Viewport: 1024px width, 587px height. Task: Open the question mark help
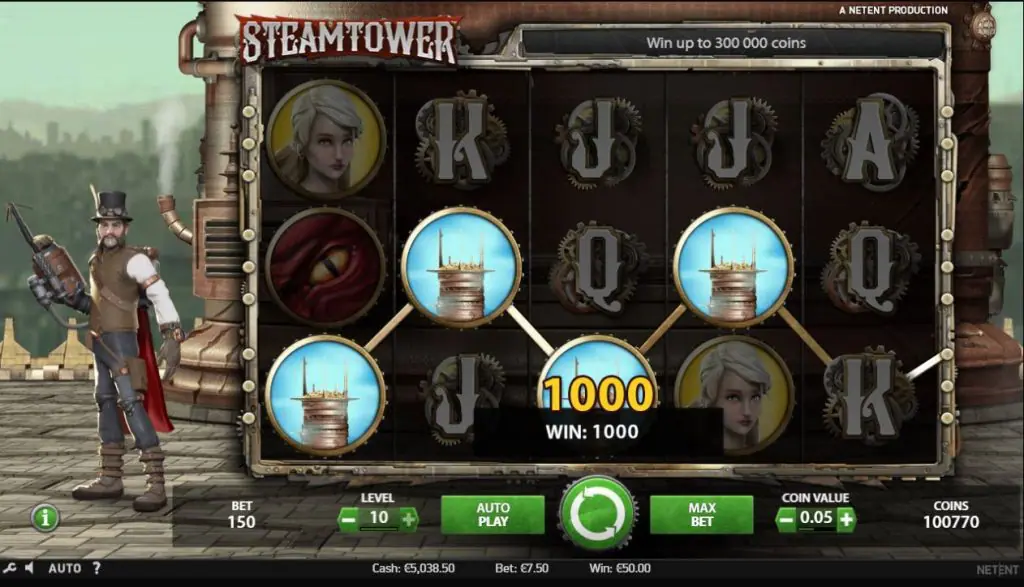click(96, 568)
